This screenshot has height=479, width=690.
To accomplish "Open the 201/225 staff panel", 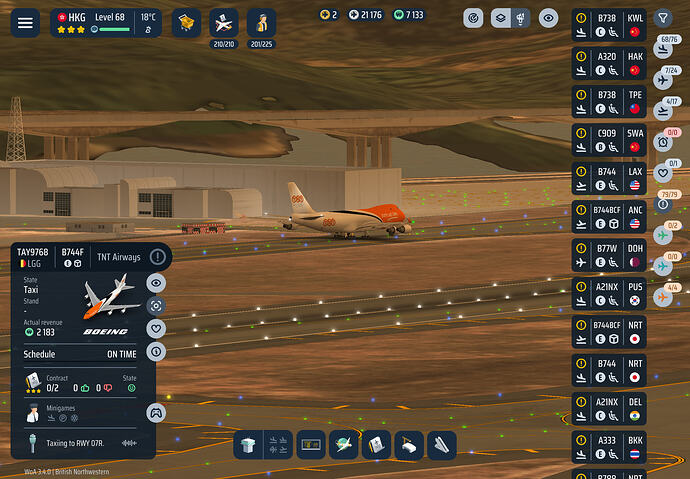I will pos(261,22).
